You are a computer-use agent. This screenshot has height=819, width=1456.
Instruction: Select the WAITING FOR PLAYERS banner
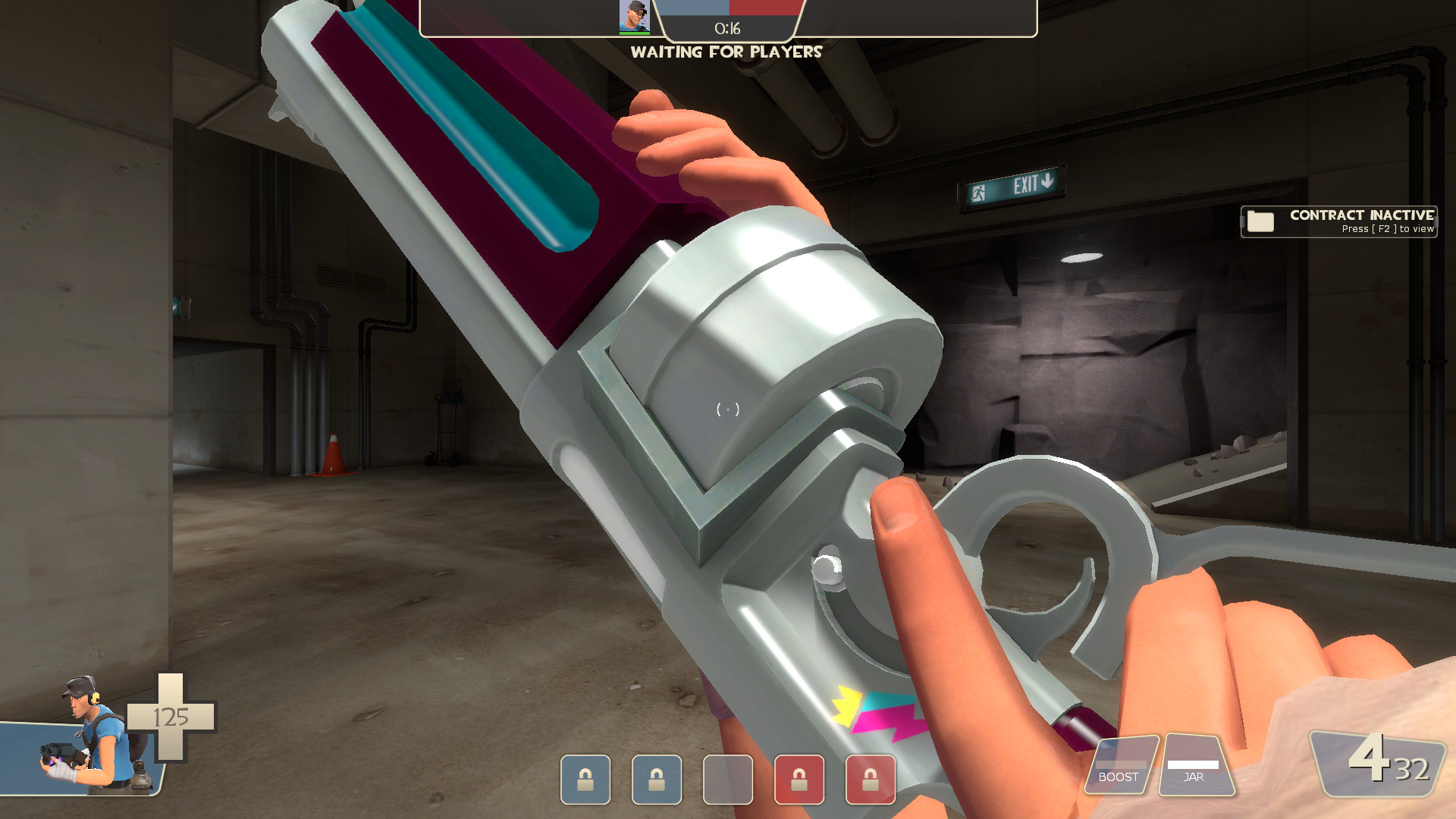(x=726, y=52)
